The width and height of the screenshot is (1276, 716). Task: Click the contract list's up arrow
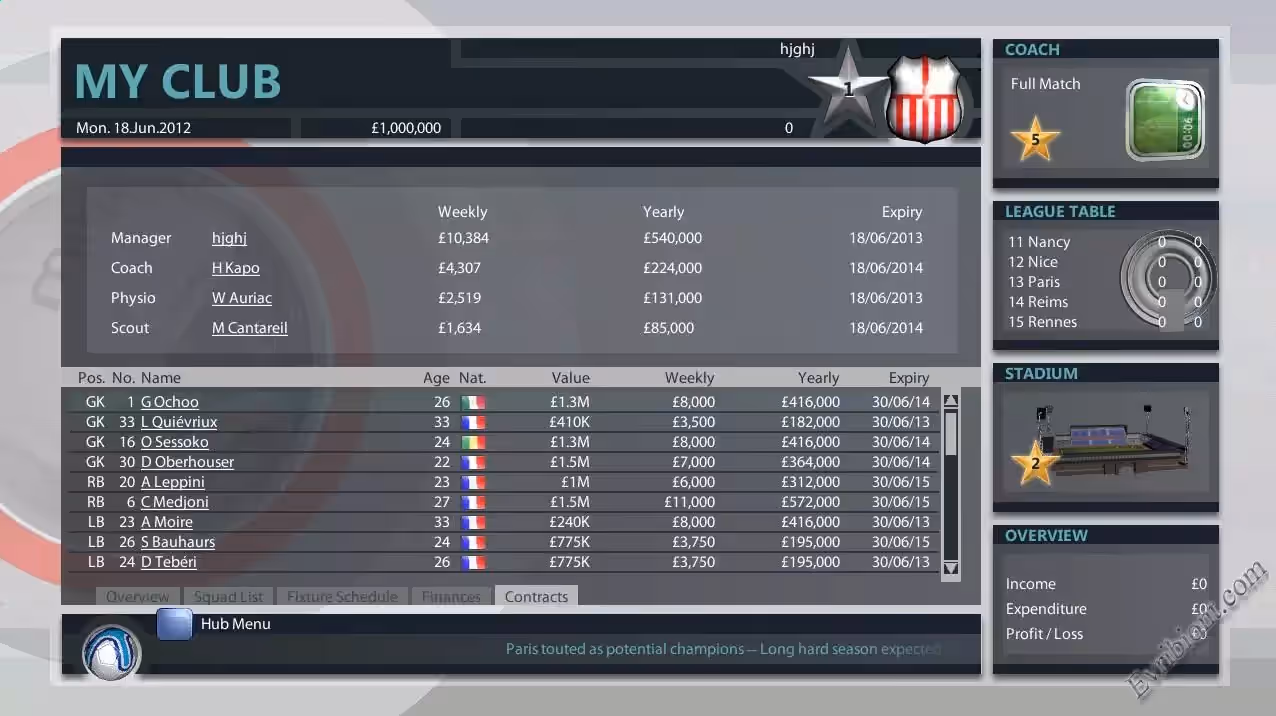951,401
